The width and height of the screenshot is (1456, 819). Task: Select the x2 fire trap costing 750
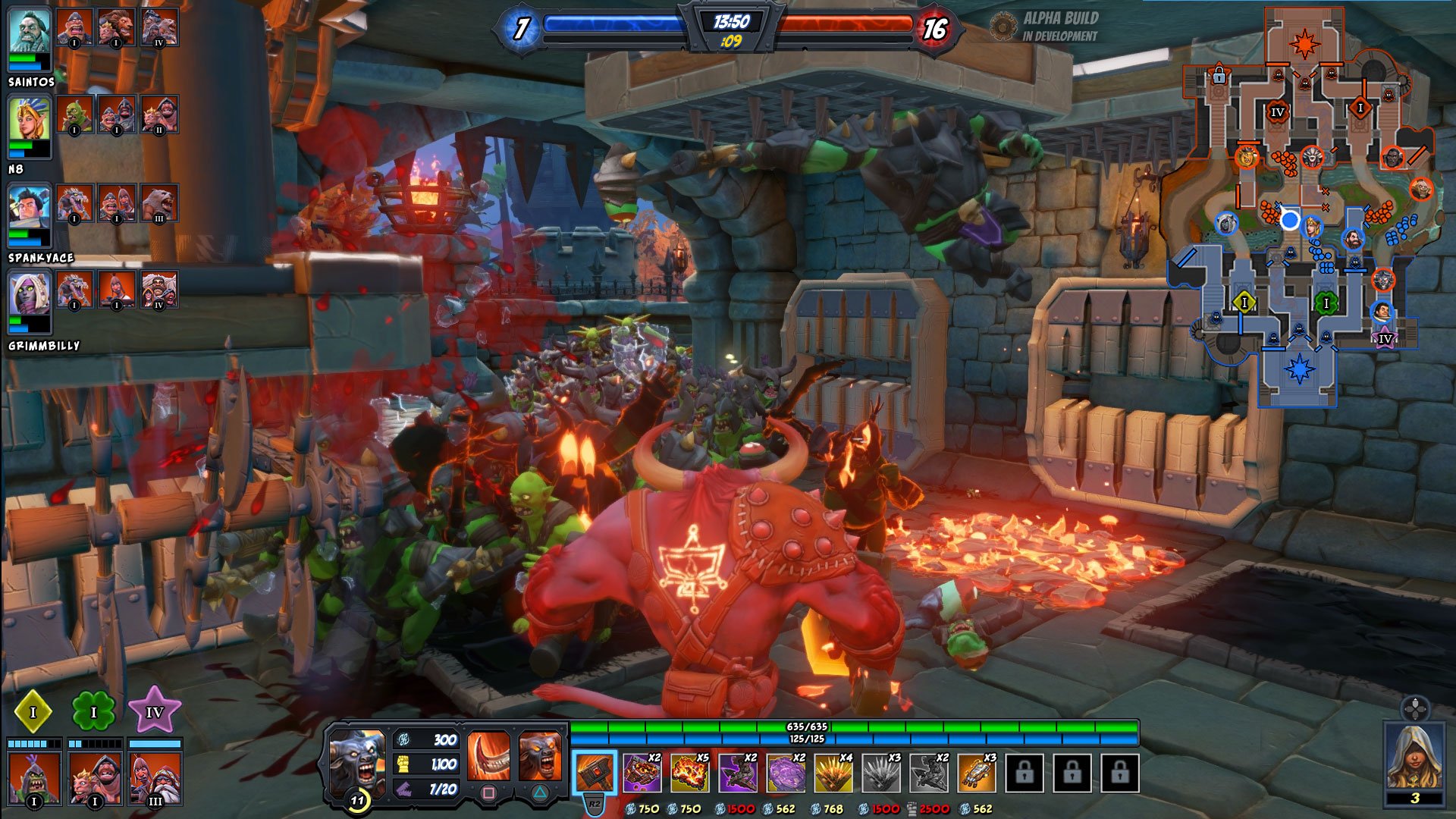642,772
